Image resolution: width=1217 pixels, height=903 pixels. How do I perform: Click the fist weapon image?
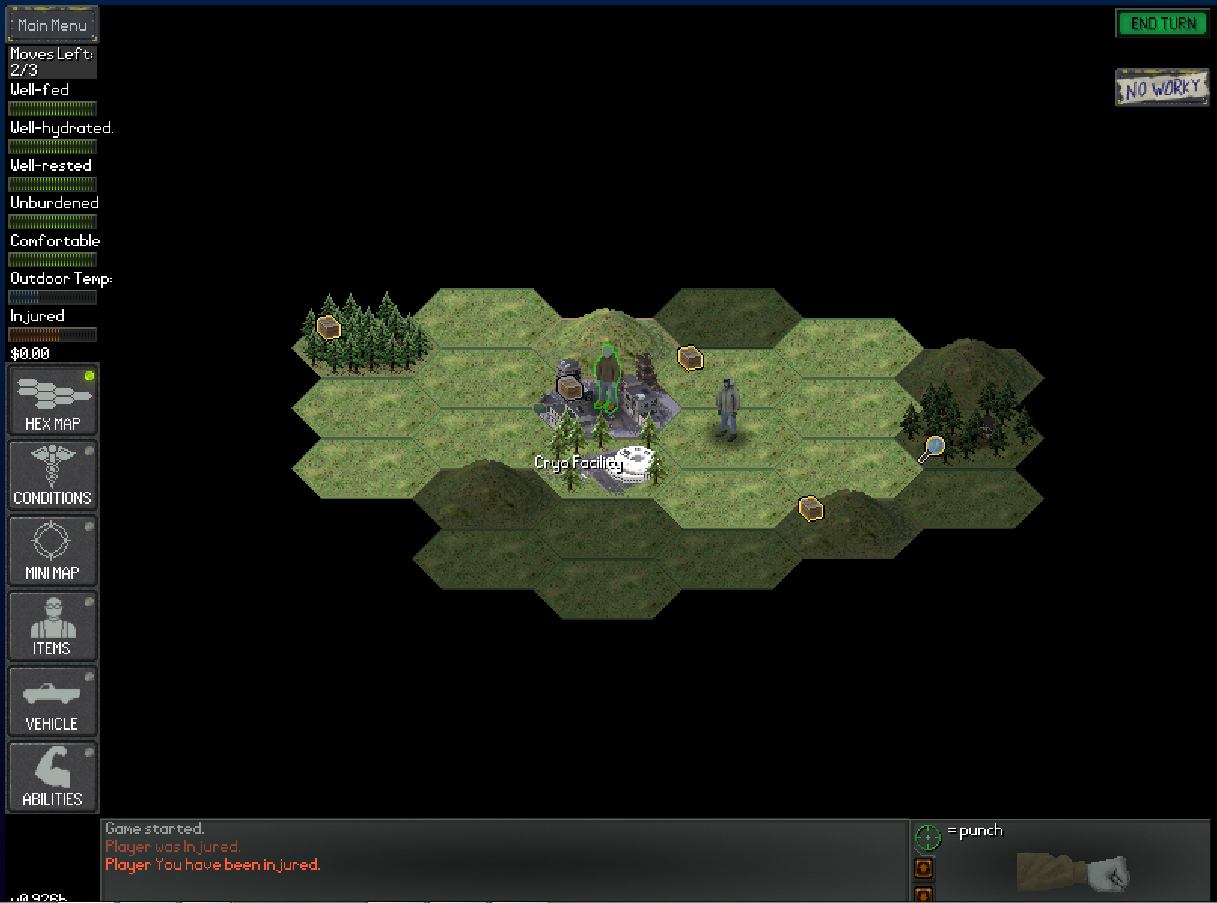(1075, 871)
